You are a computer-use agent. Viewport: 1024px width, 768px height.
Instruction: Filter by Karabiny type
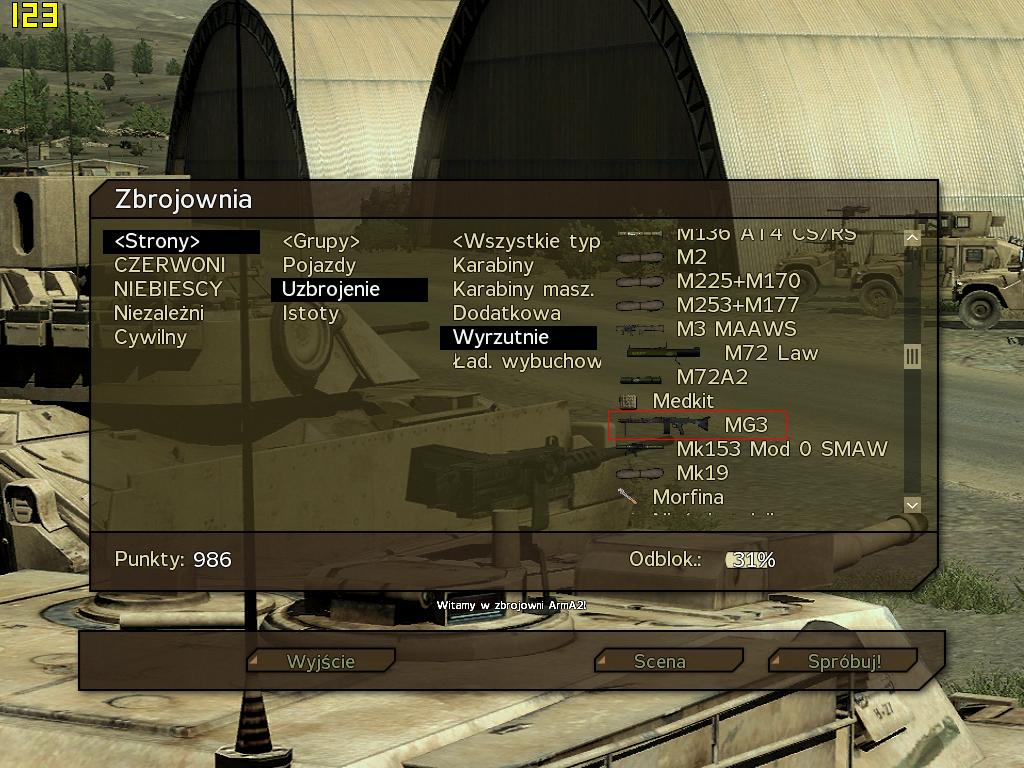[x=493, y=265]
